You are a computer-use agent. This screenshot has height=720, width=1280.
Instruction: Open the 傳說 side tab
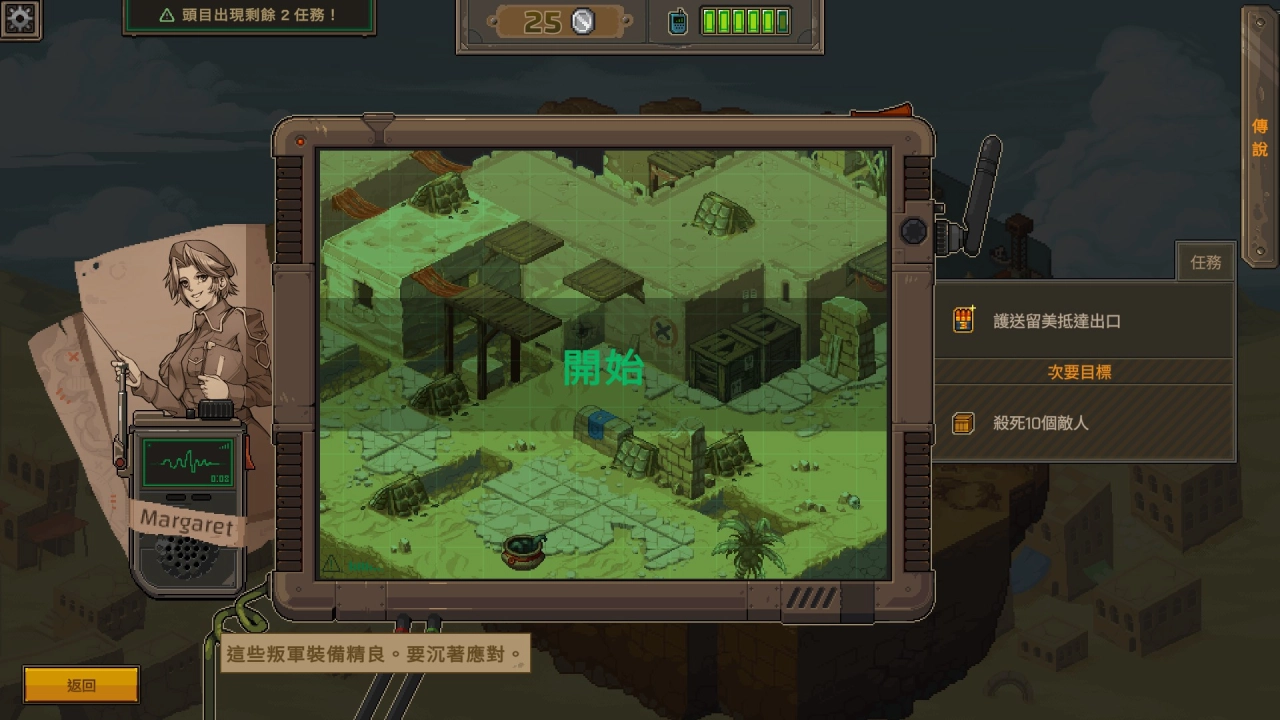tap(1260, 138)
